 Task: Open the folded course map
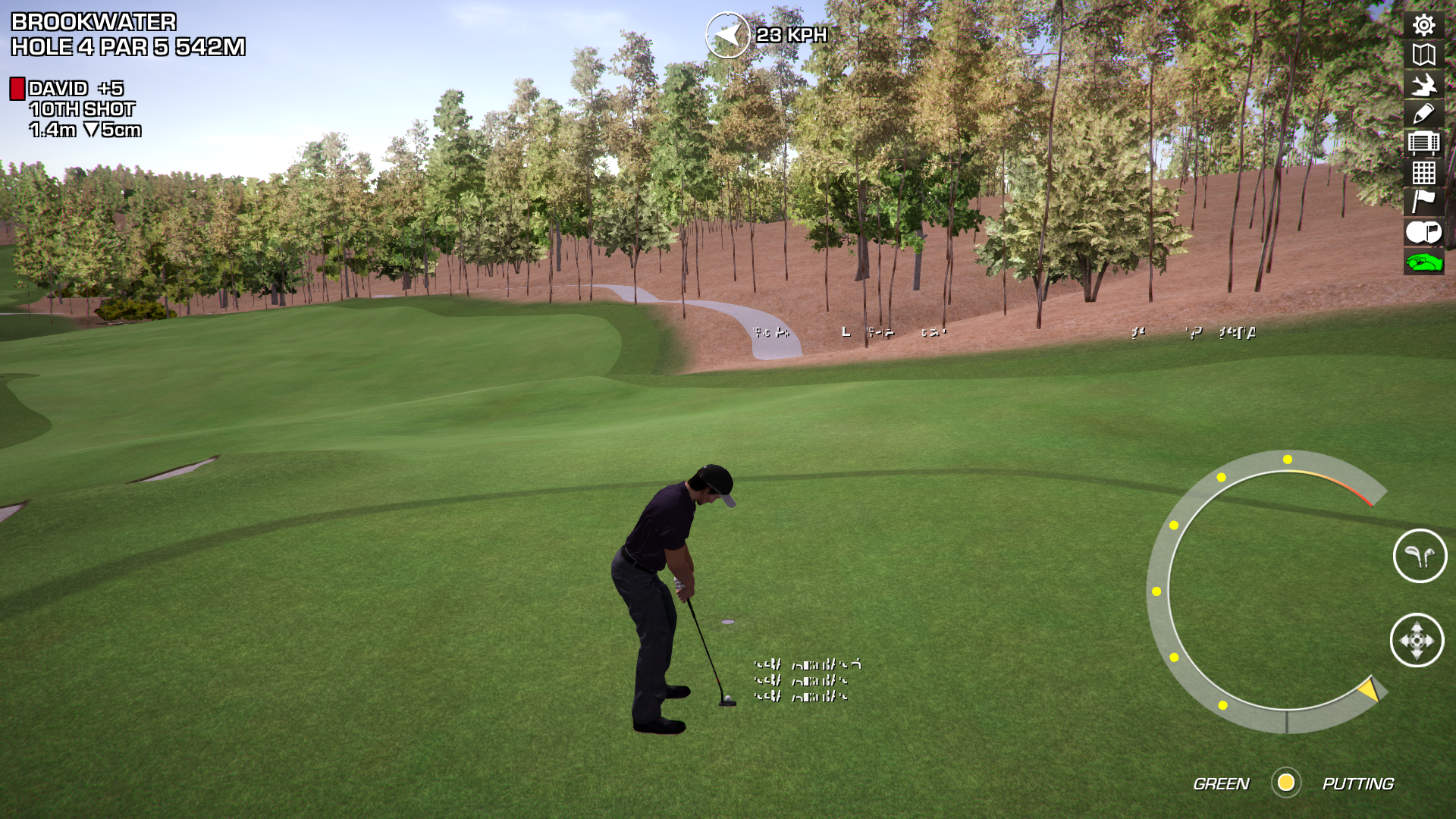coord(1423,55)
